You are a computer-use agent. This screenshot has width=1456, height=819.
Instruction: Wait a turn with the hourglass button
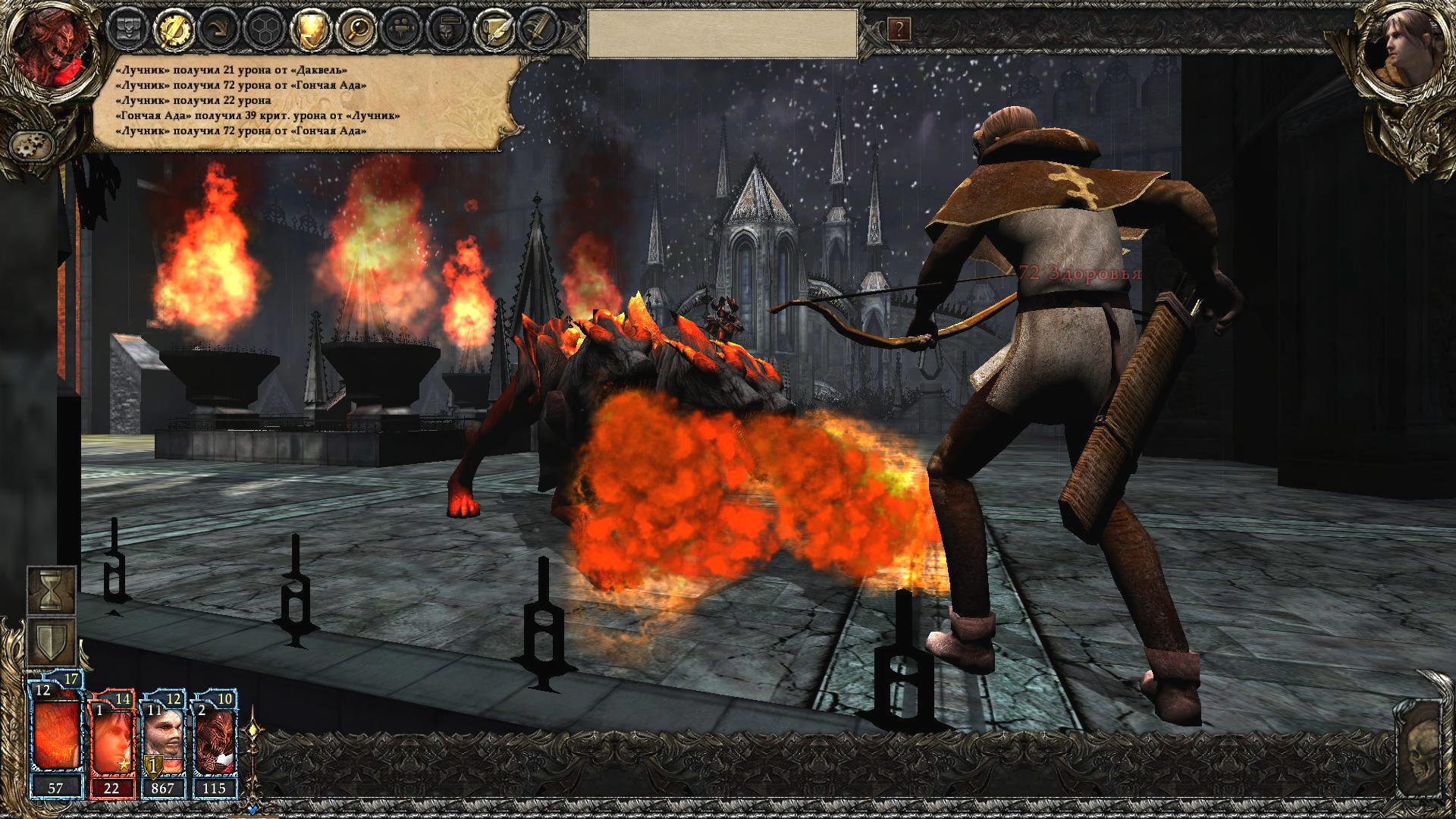pos(52,590)
